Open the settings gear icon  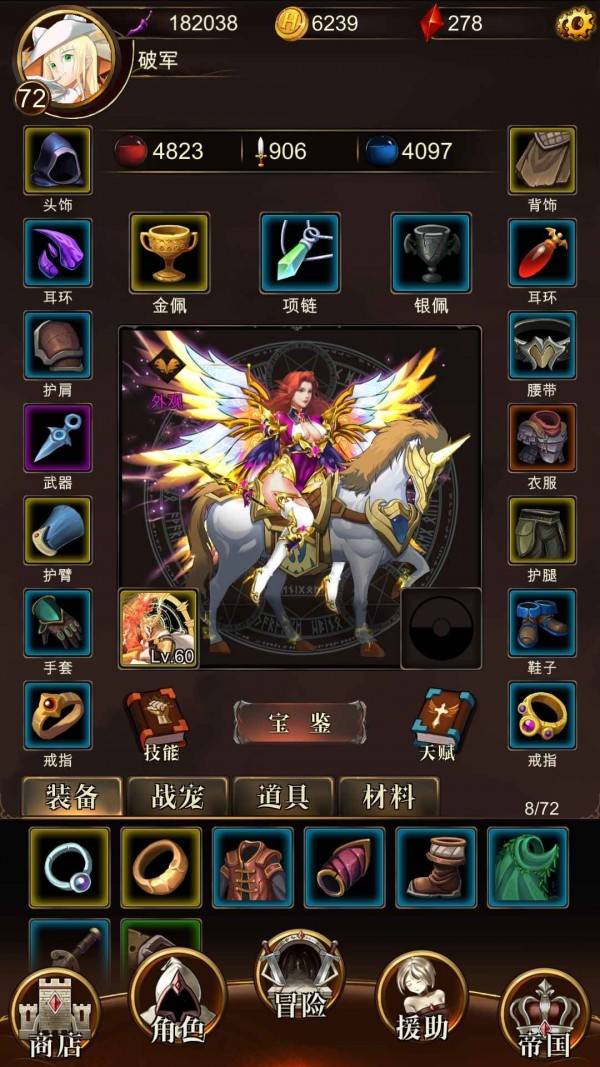point(575,23)
